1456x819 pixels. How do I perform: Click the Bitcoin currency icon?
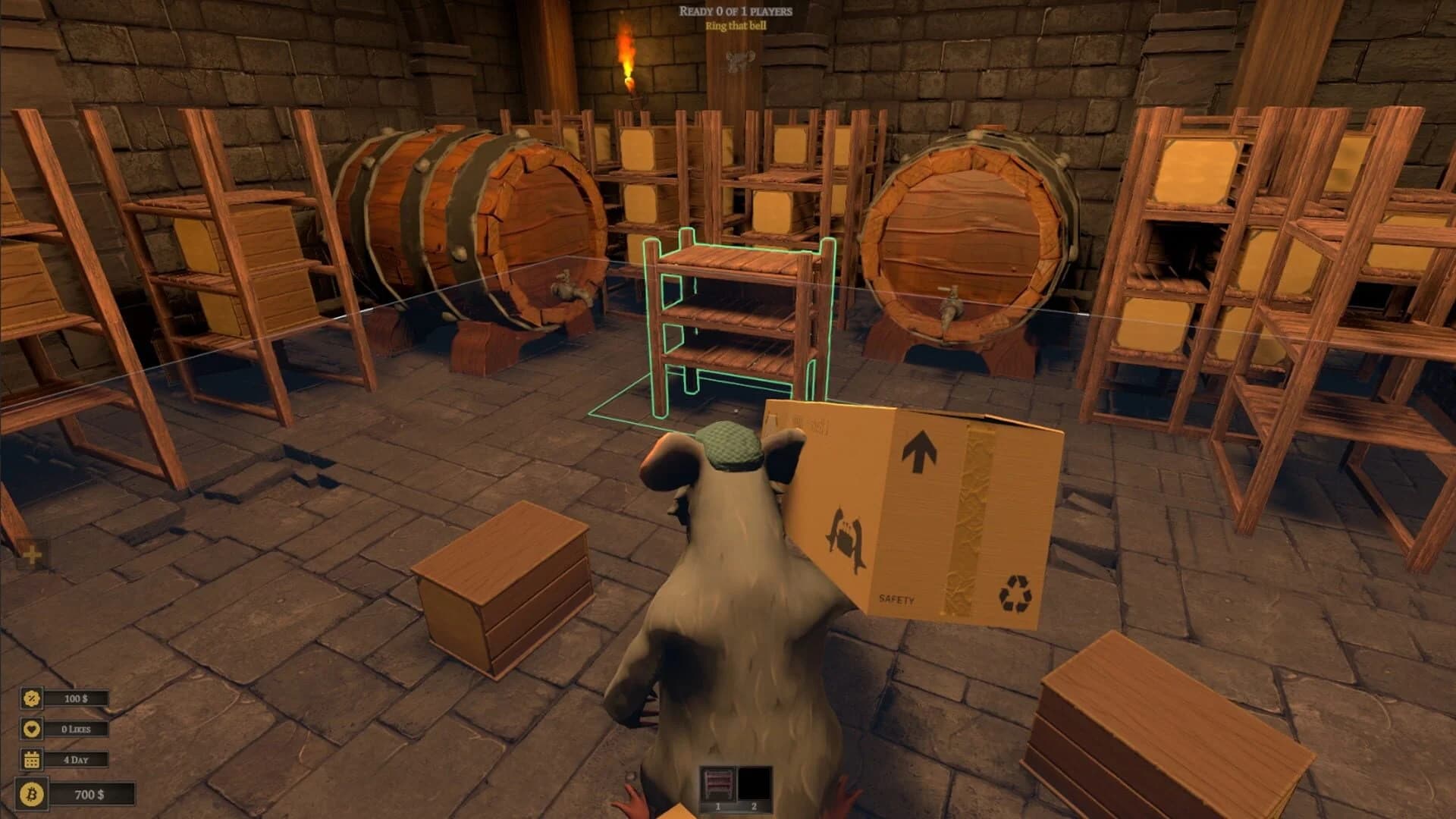coord(30,795)
